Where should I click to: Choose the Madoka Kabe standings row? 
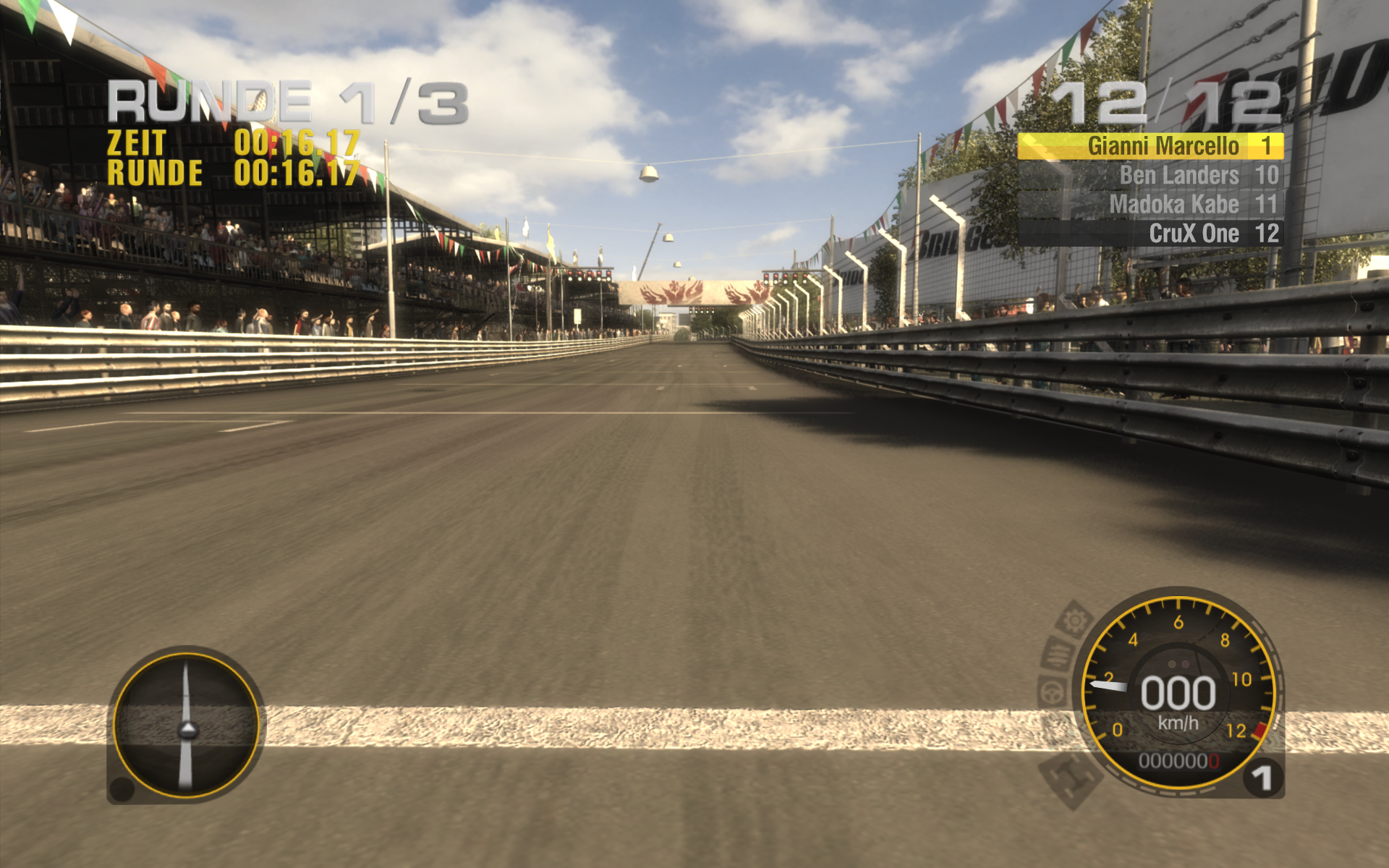pos(1150,205)
